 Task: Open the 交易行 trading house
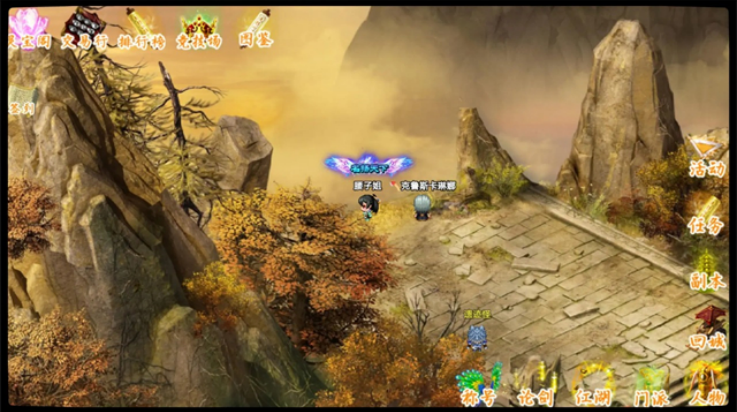(84, 29)
